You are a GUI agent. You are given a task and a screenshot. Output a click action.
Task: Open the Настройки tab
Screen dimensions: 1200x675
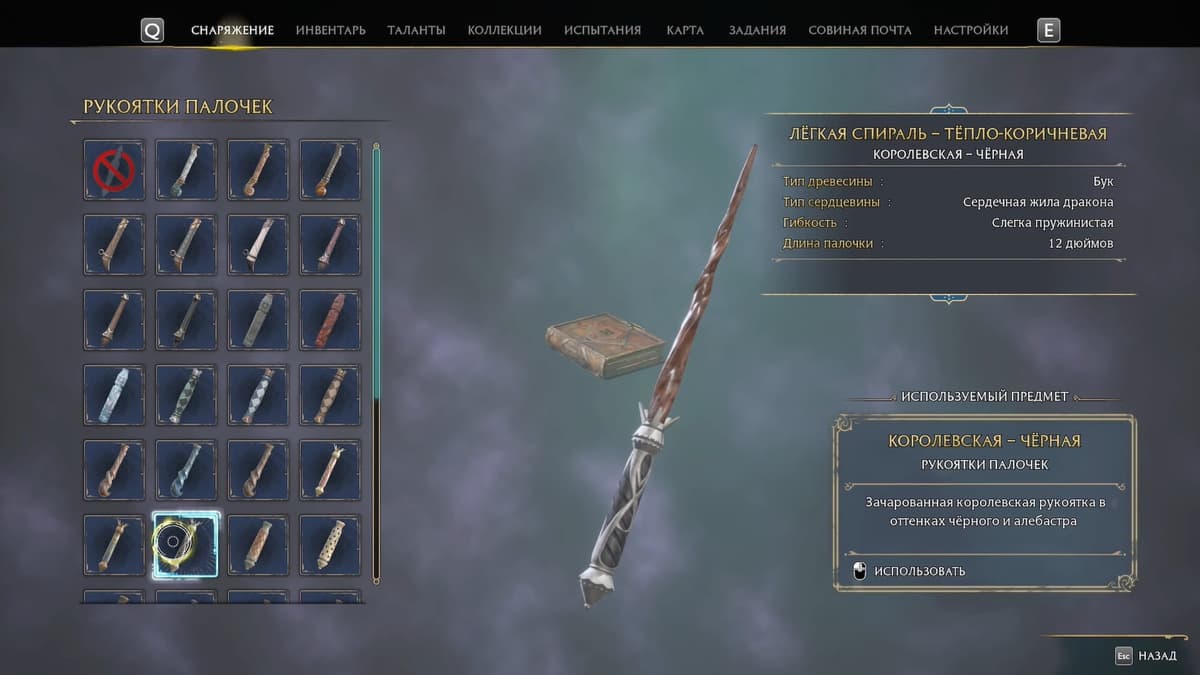[x=970, y=30]
